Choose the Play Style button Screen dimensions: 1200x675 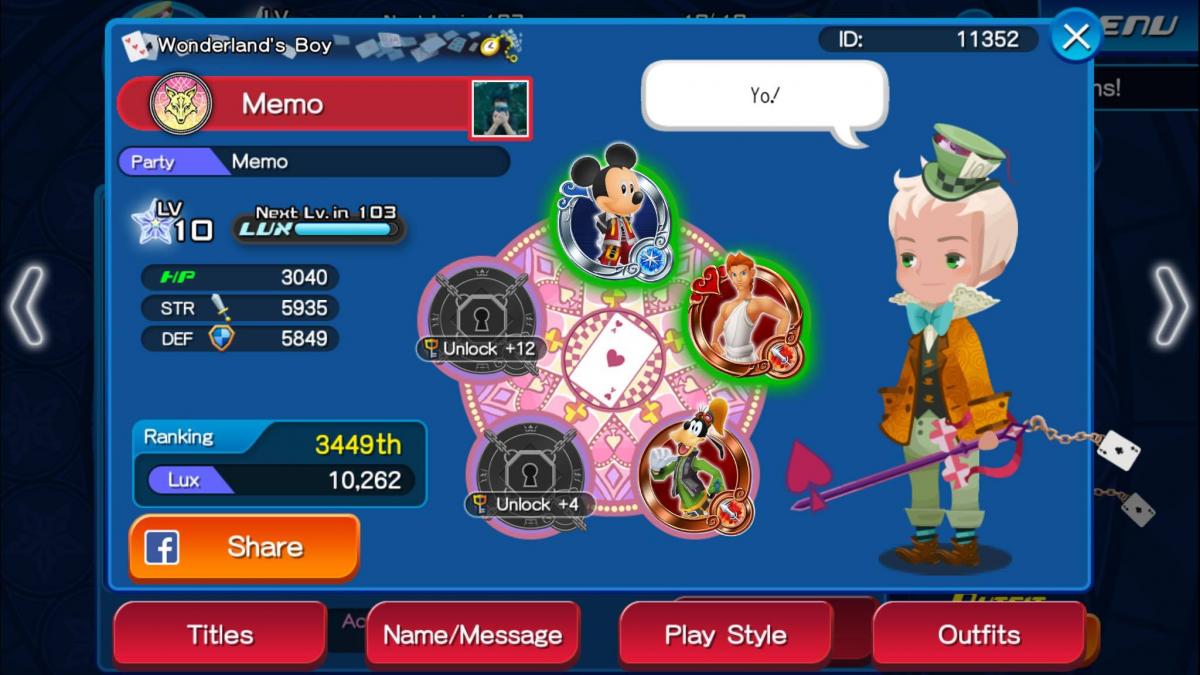[x=725, y=634]
